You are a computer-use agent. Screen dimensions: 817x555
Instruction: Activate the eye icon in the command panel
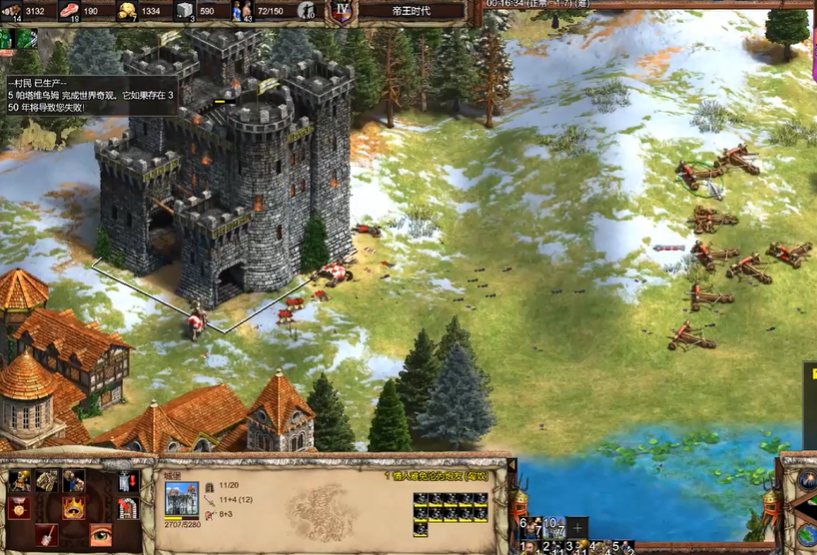pos(100,534)
